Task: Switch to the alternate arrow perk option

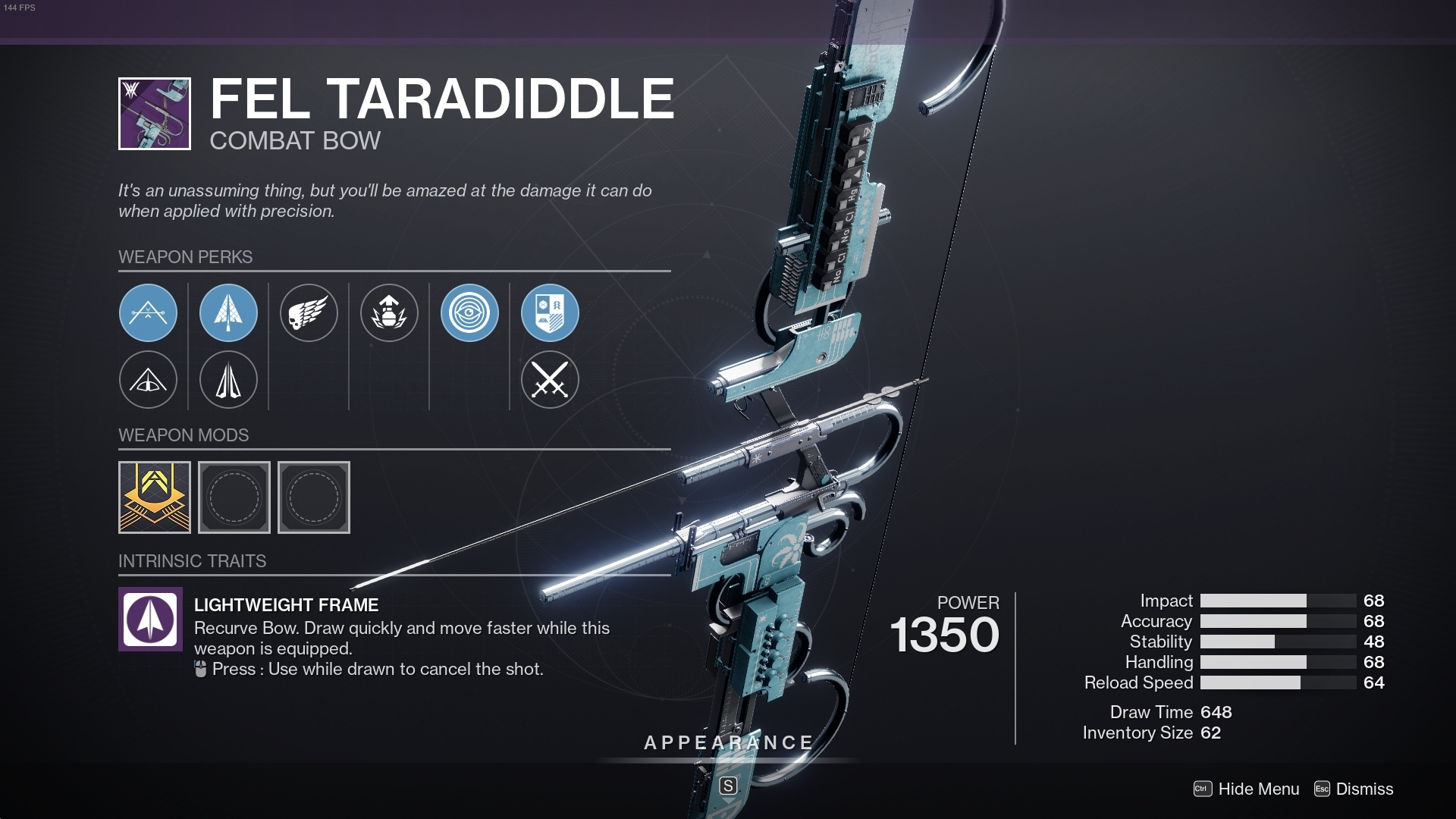Action: point(228,380)
